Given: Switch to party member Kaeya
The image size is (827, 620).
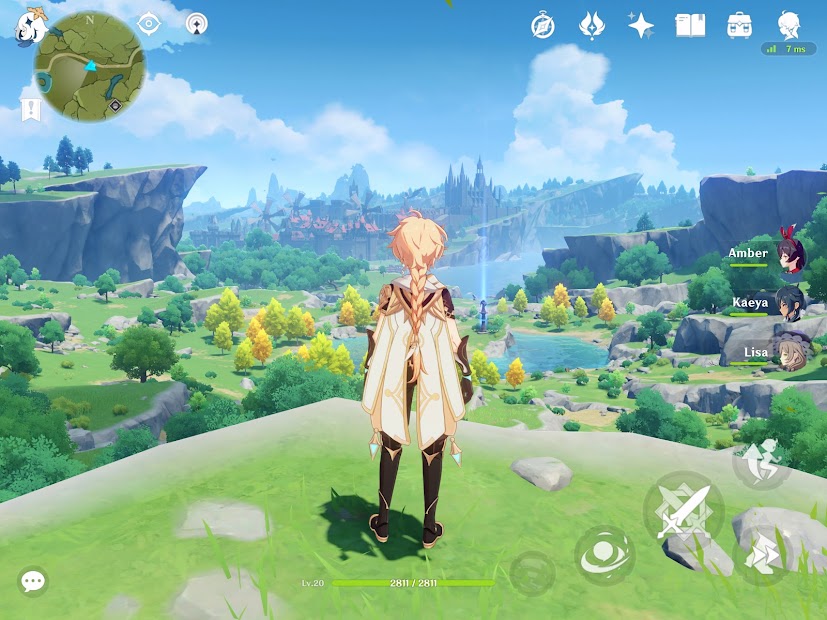Looking at the screenshot, I should point(790,303).
